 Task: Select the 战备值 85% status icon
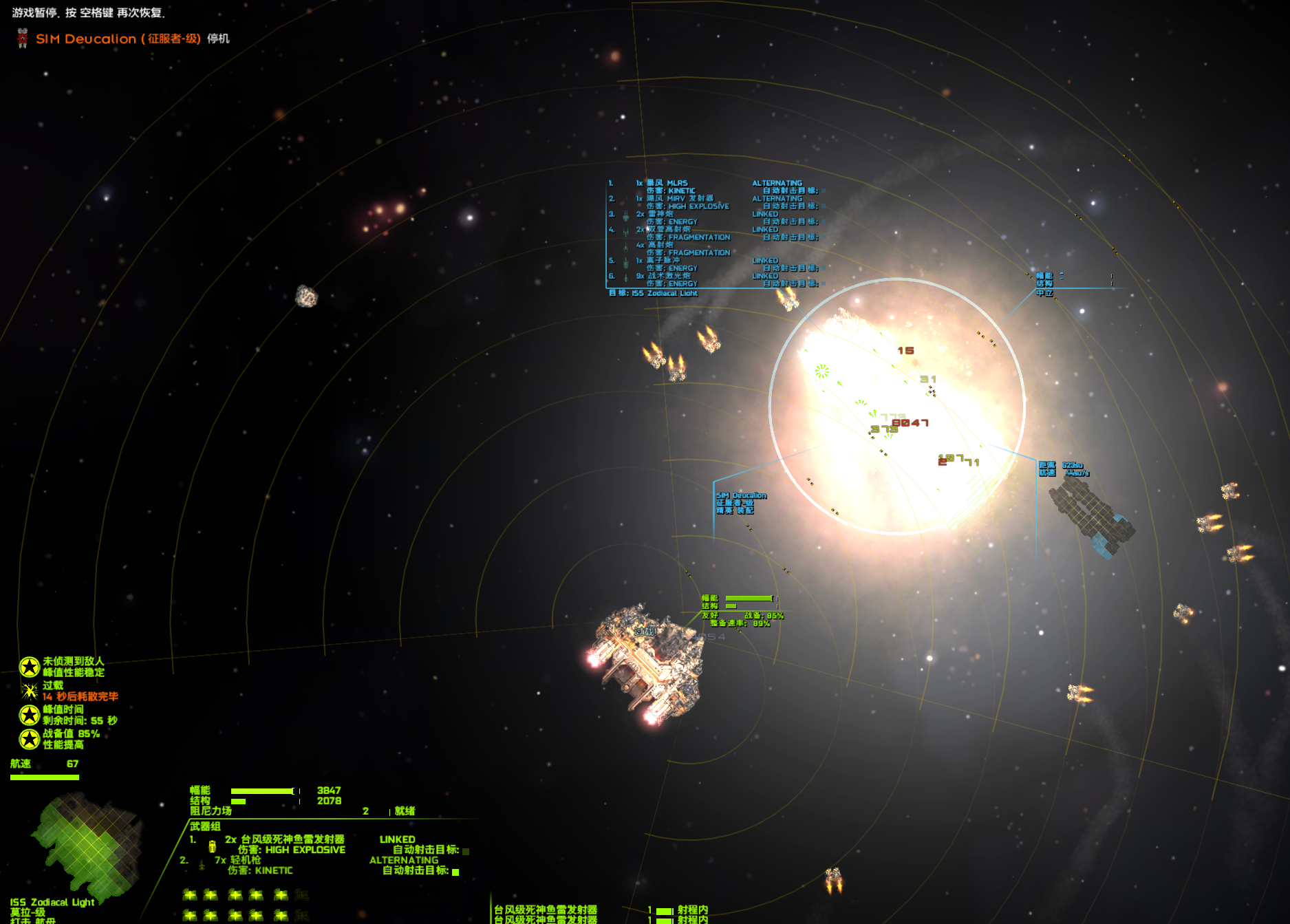tap(30, 739)
